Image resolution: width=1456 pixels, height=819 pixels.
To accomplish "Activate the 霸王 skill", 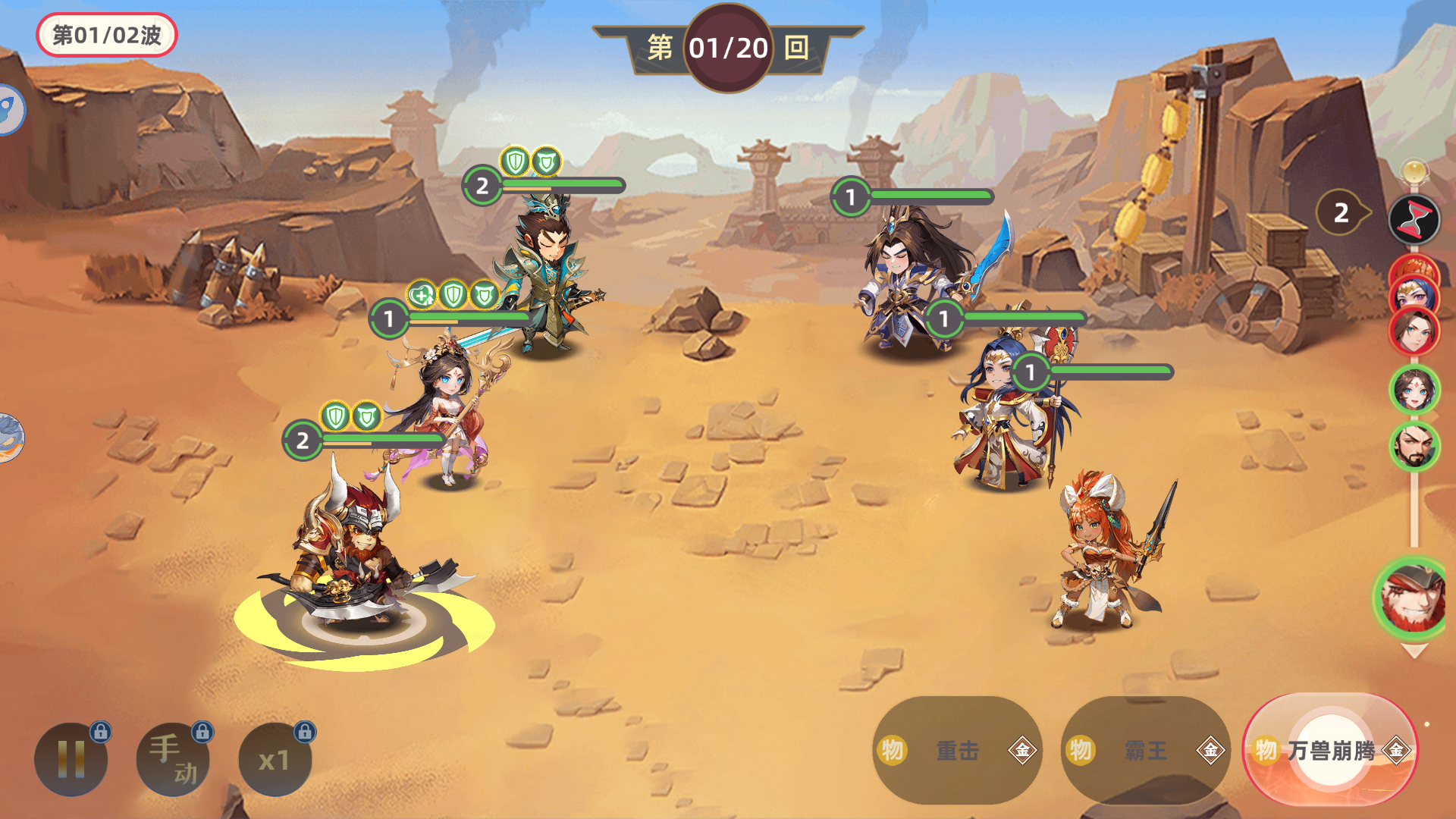I will pyautogui.click(x=1145, y=751).
